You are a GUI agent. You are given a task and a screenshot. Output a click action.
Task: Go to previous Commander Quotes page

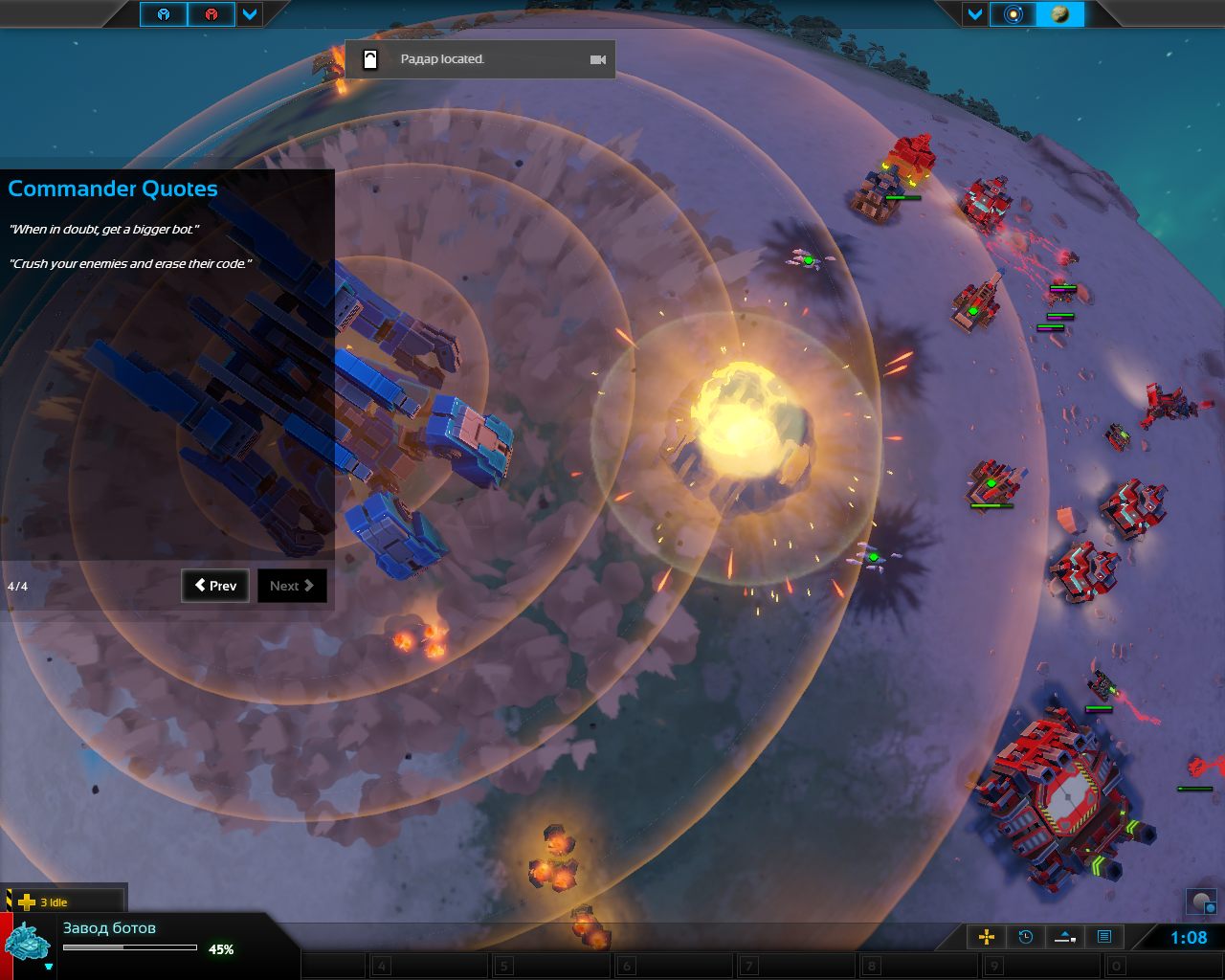pyautogui.click(x=215, y=586)
